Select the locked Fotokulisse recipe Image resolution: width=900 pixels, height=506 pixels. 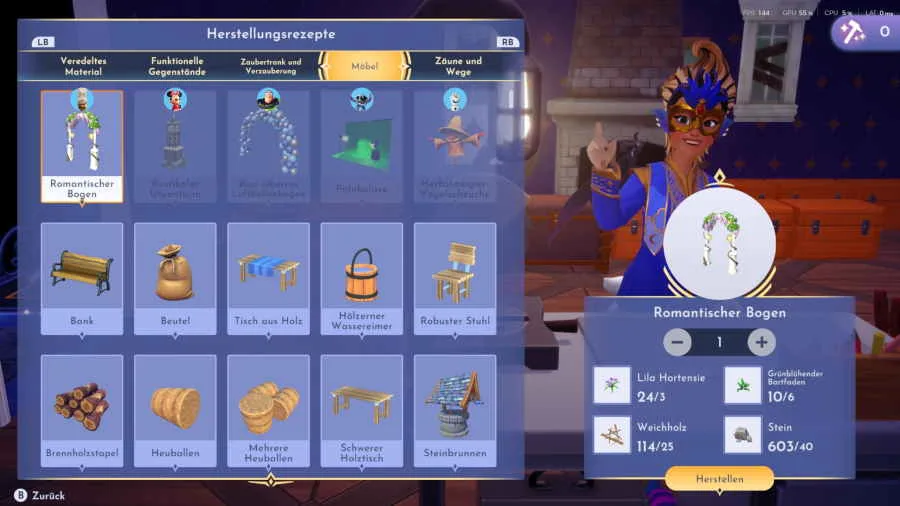tap(361, 146)
